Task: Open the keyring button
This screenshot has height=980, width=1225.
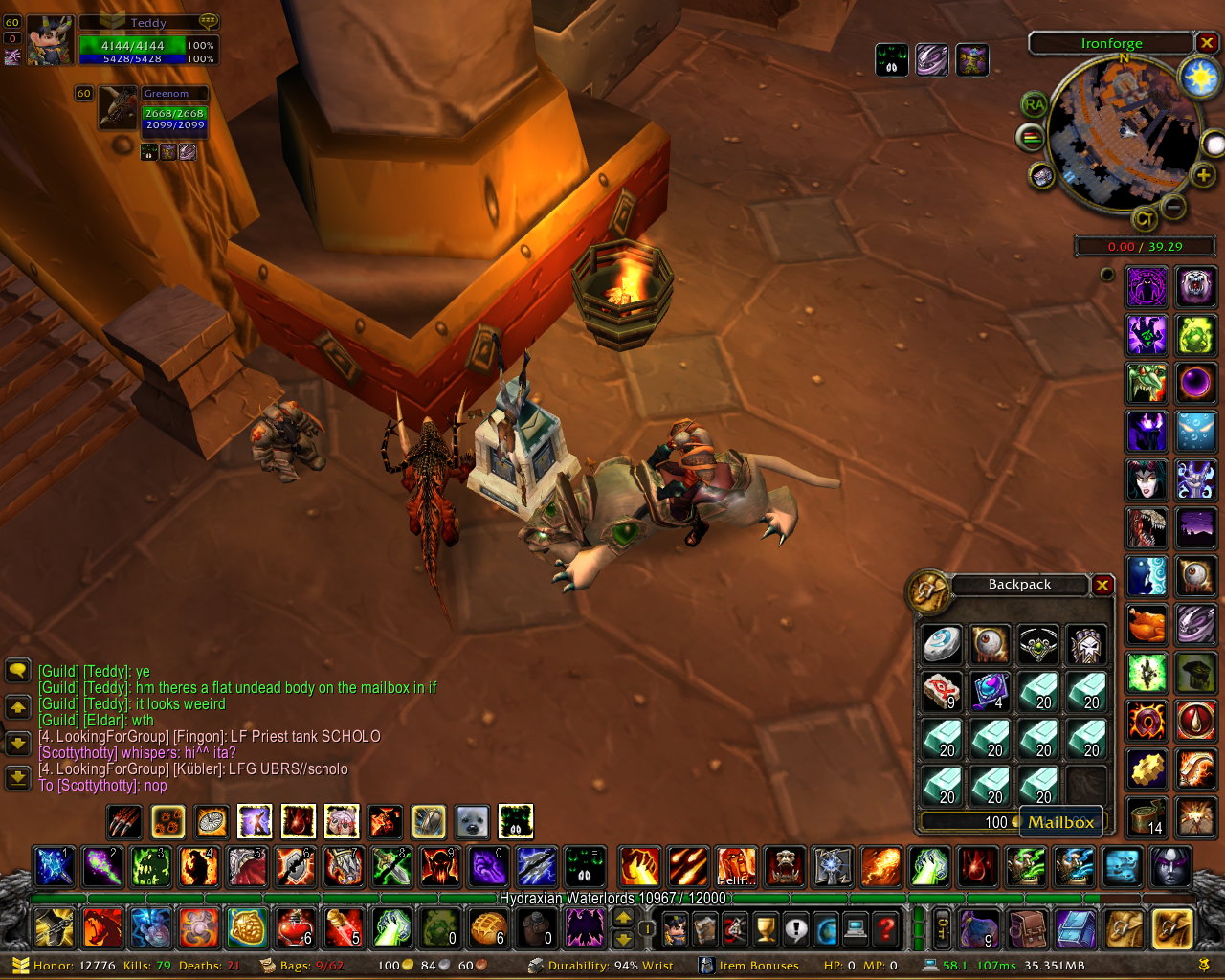Action: 942,927
